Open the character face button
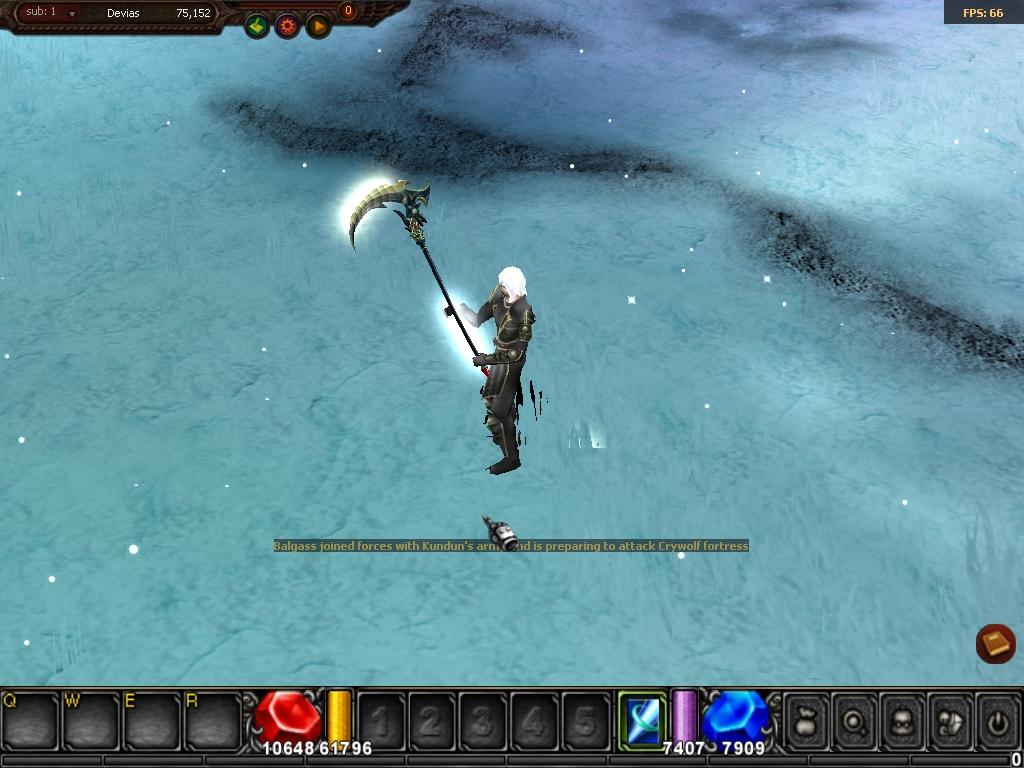 pos(903,720)
